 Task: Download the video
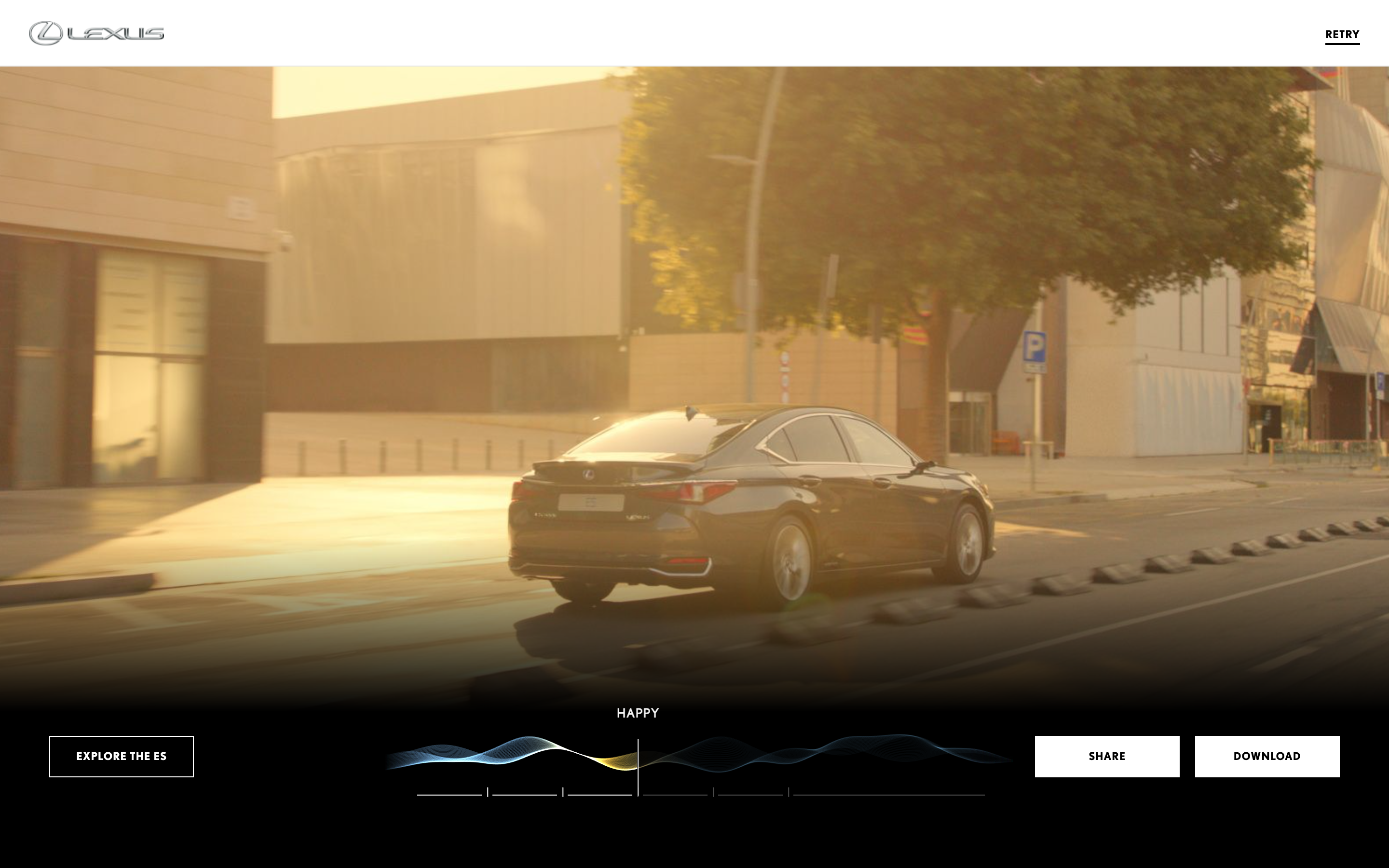coord(1266,756)
